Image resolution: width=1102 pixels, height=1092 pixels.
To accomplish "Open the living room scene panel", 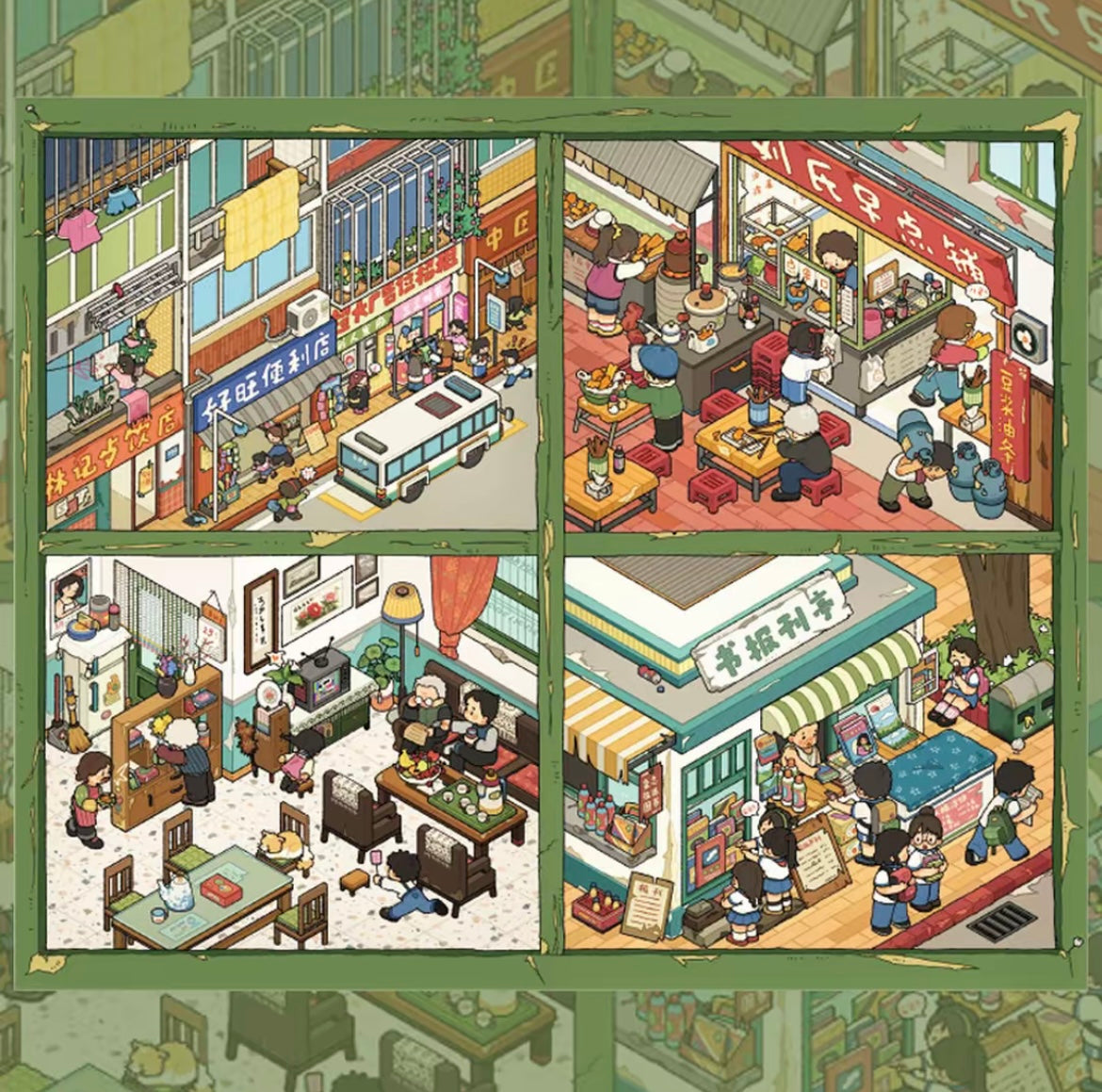I will 292,751.
